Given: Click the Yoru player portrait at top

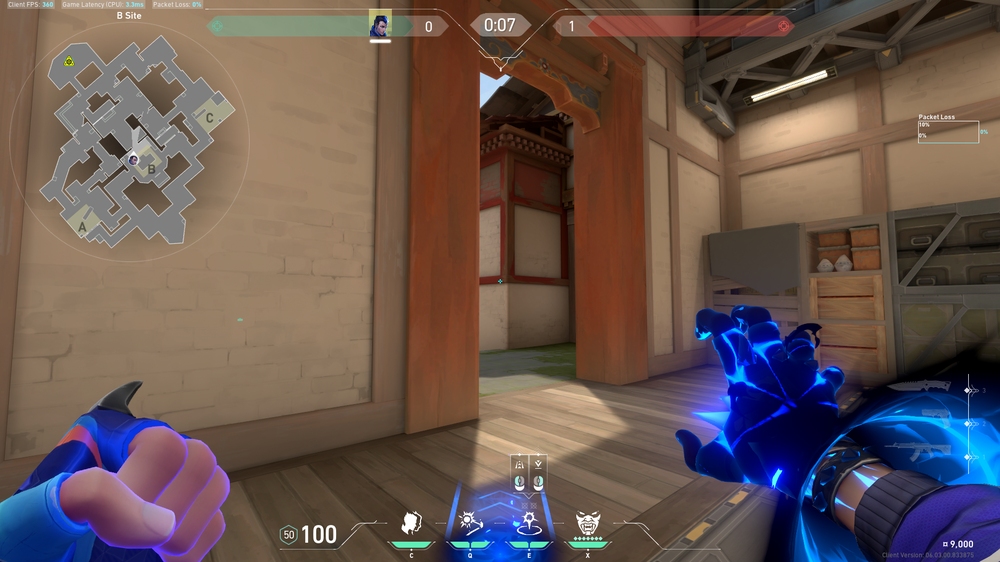Looking at the screenshot, I should click(x=379, y=25).
